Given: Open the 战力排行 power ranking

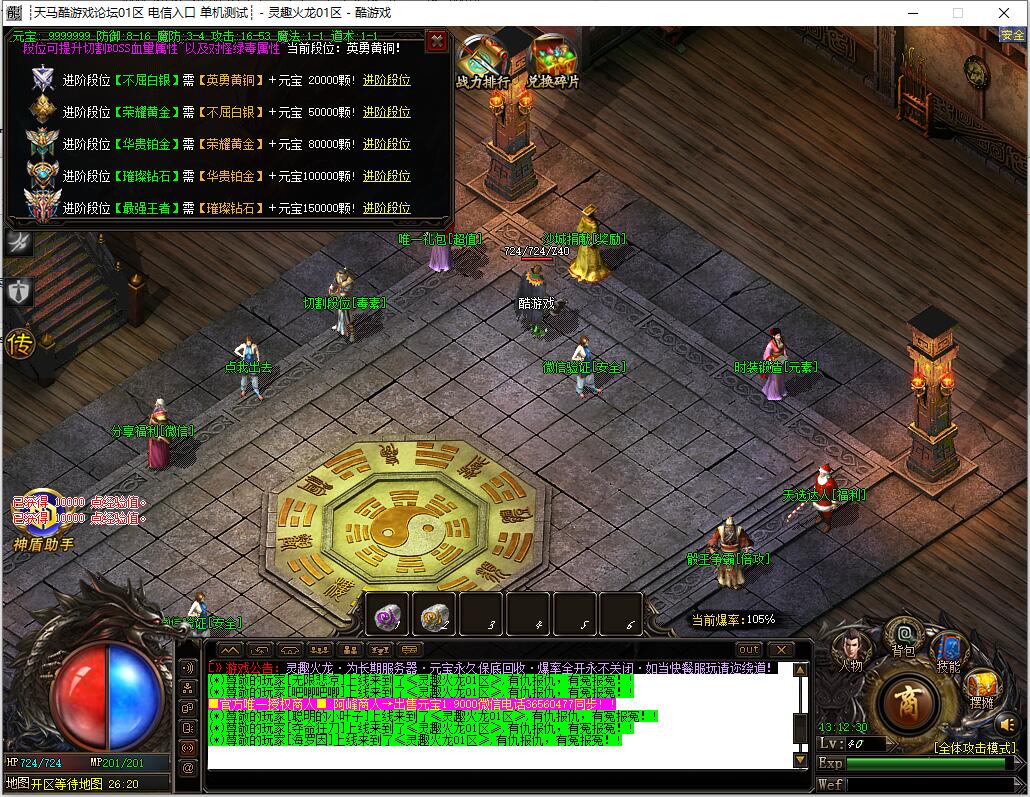Looking at the screenshot, I should [482, 62].
